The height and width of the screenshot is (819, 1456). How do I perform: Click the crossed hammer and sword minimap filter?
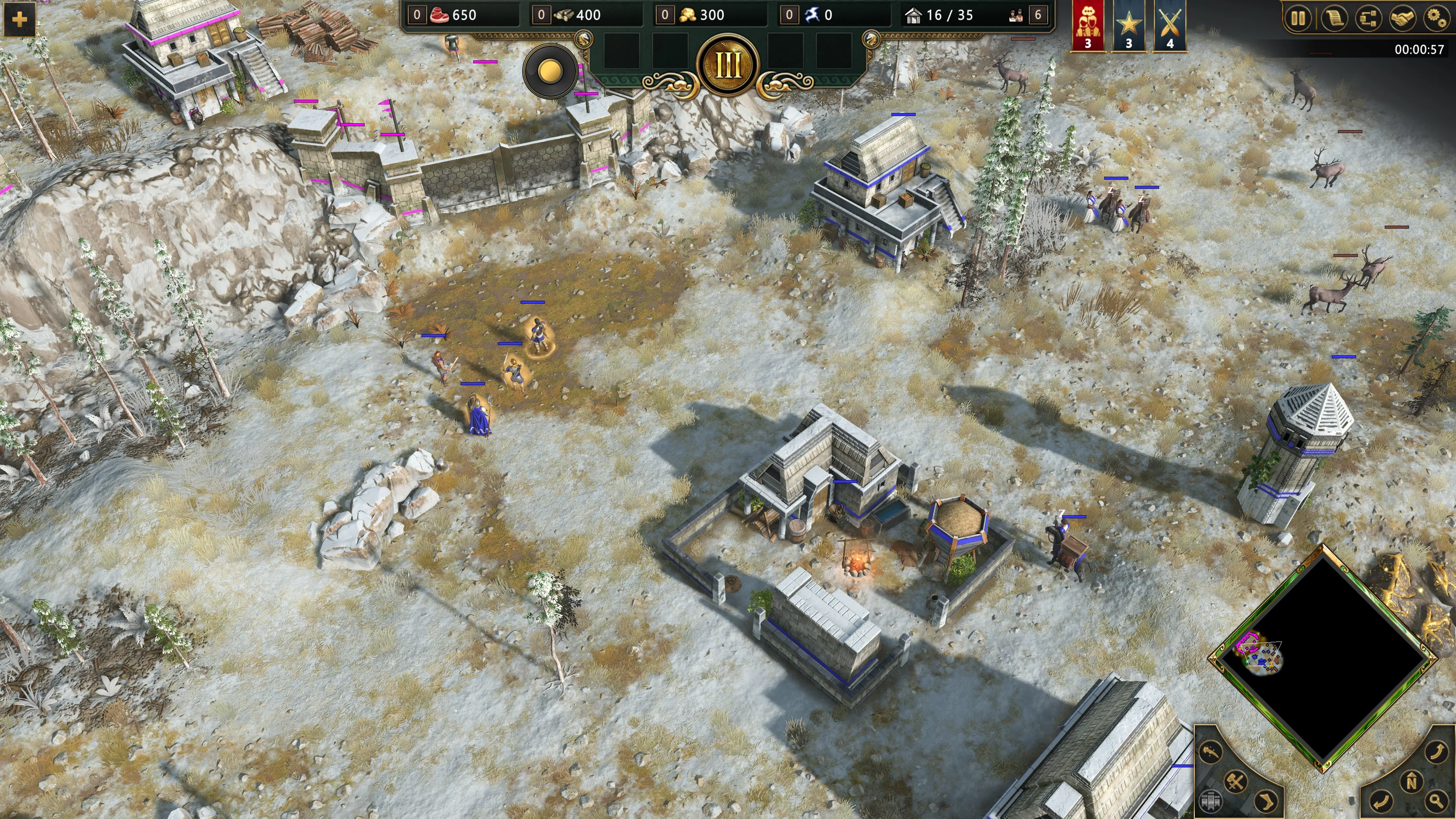[1236, 782]
